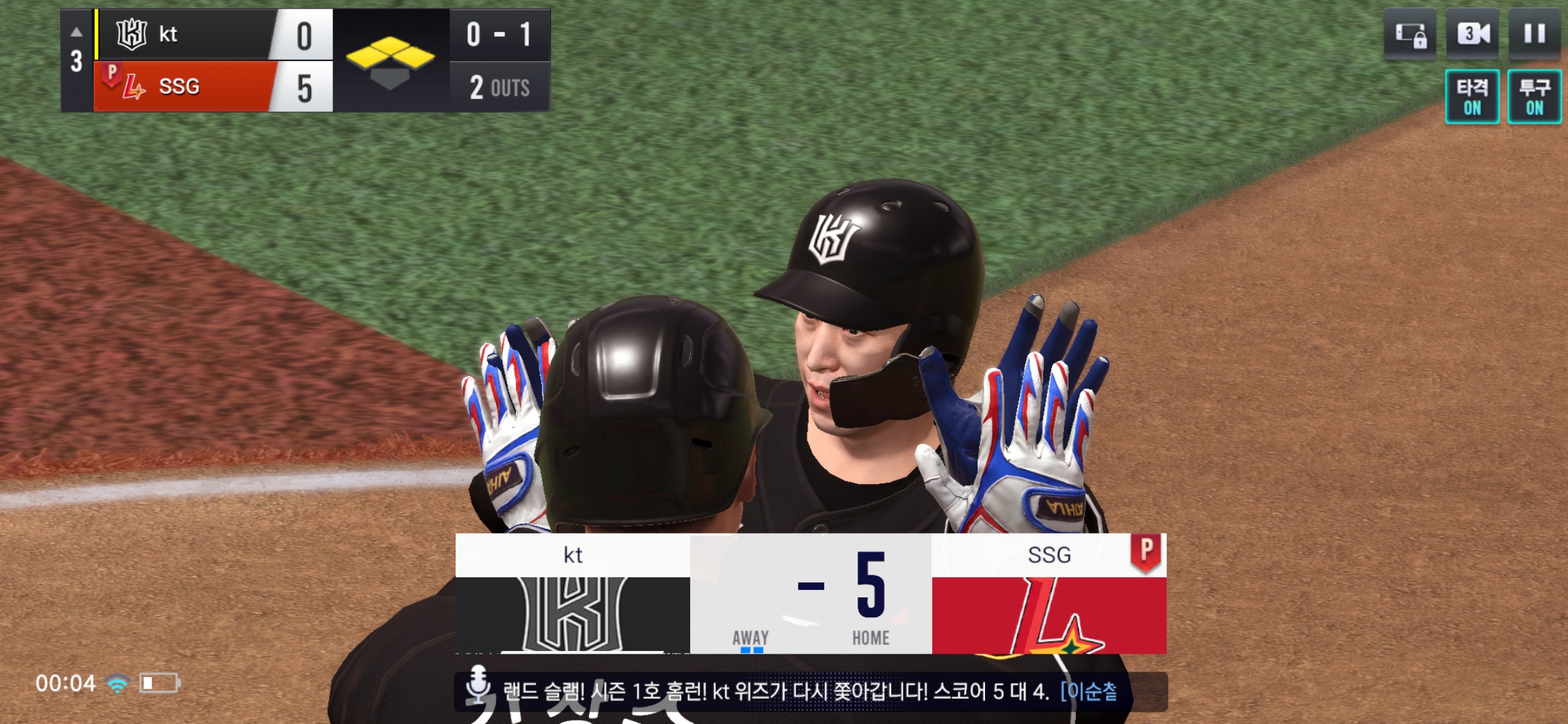
Task: Toggle the screen rotation lock icon
Action: [x=1411, y=34]
